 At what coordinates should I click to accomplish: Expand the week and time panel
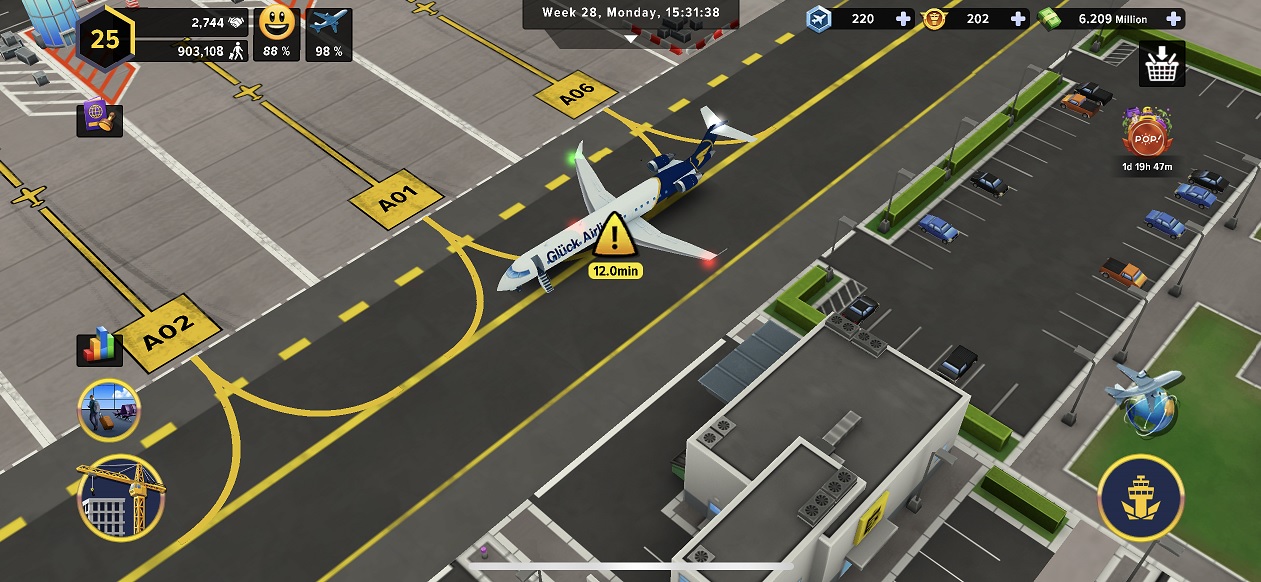click(x=630, y=14)
